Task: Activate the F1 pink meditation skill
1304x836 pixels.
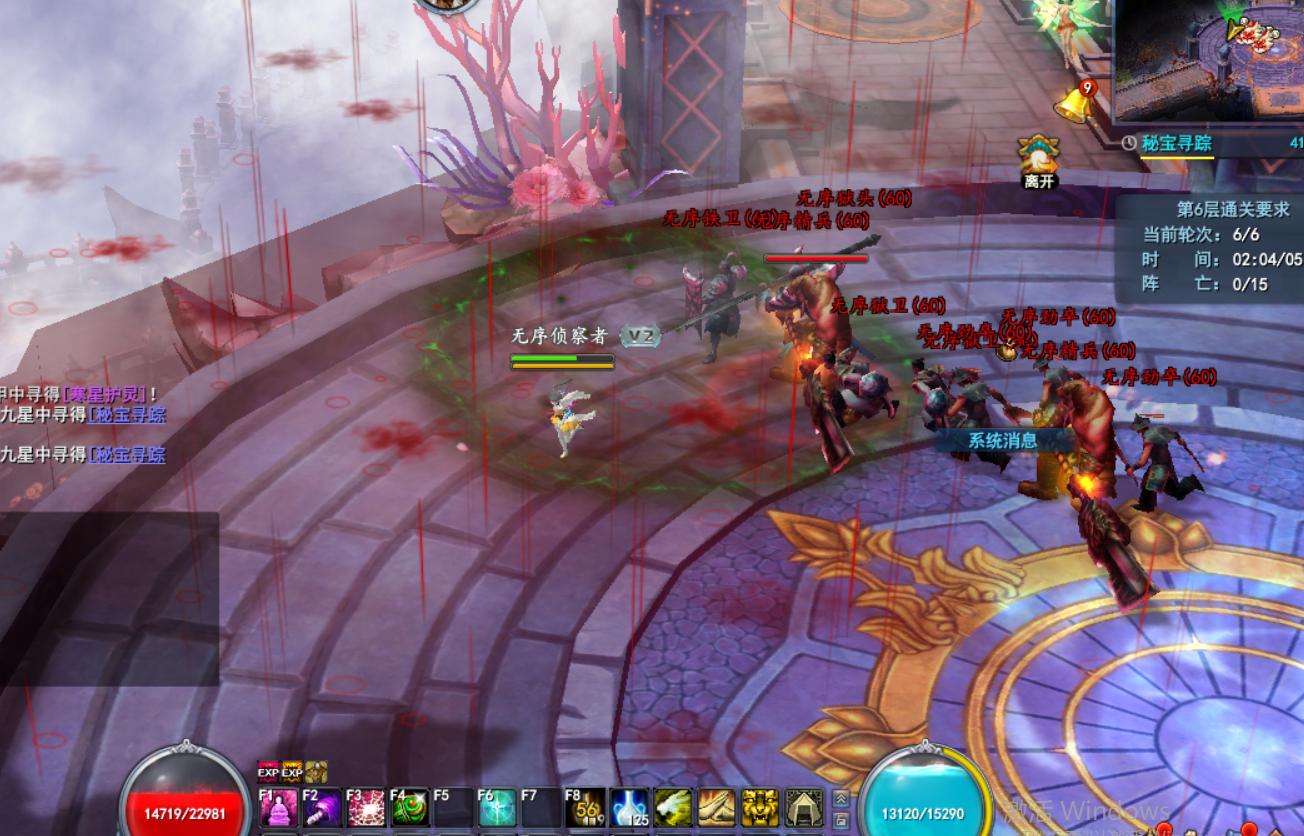Action: click(278, 807)
